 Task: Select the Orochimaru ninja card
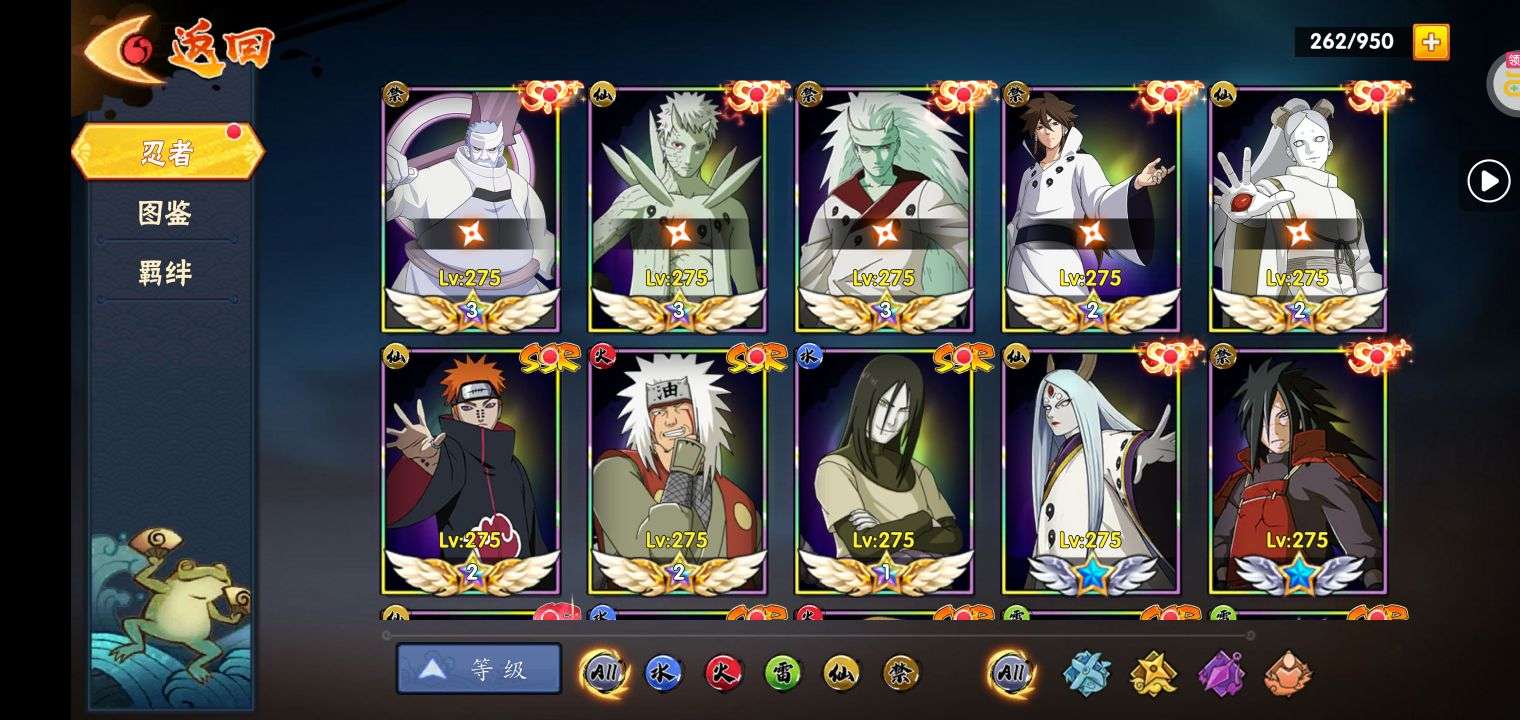point(884,470)
